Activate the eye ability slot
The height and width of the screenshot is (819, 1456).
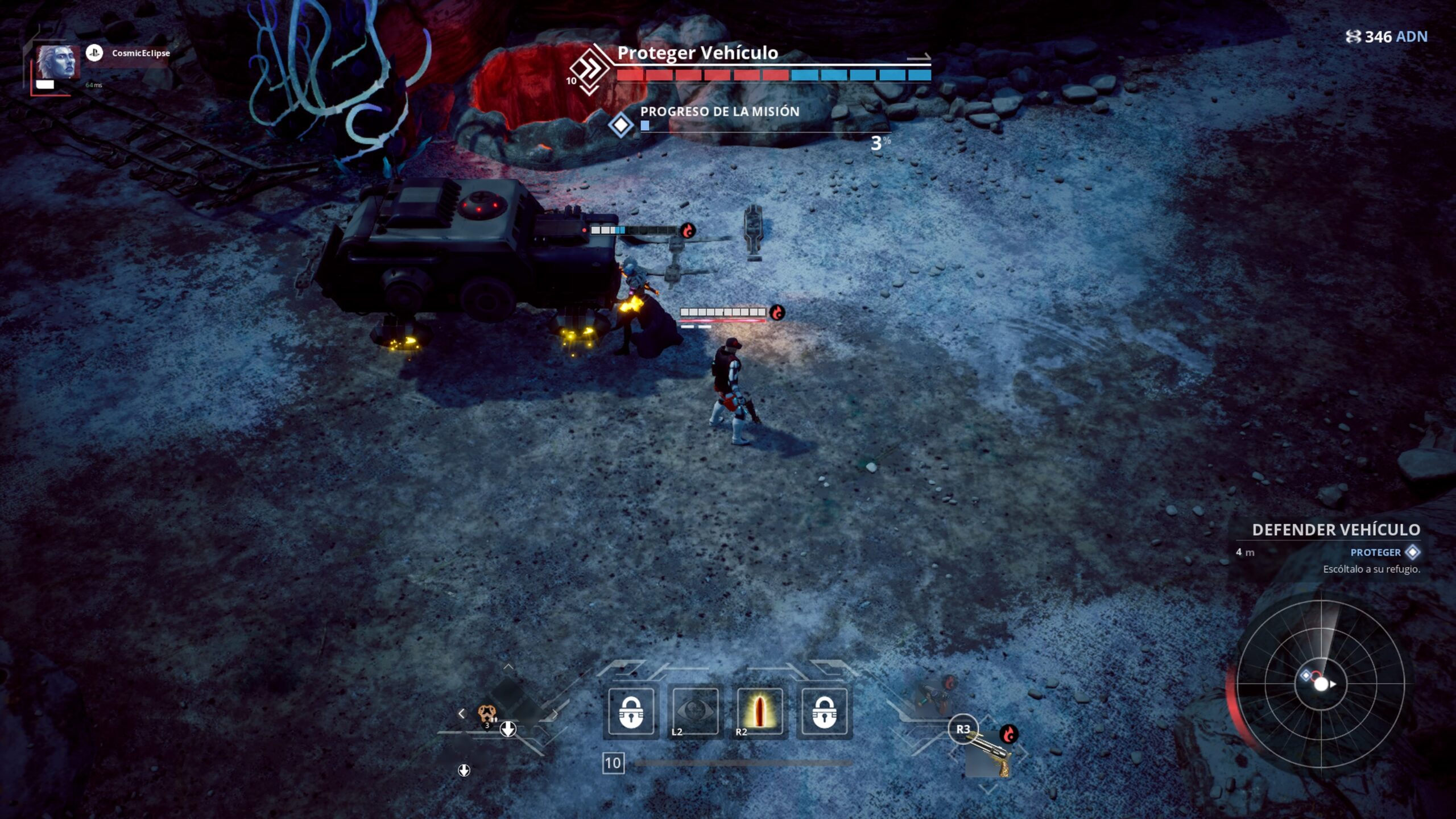click(x=695, y=711)
